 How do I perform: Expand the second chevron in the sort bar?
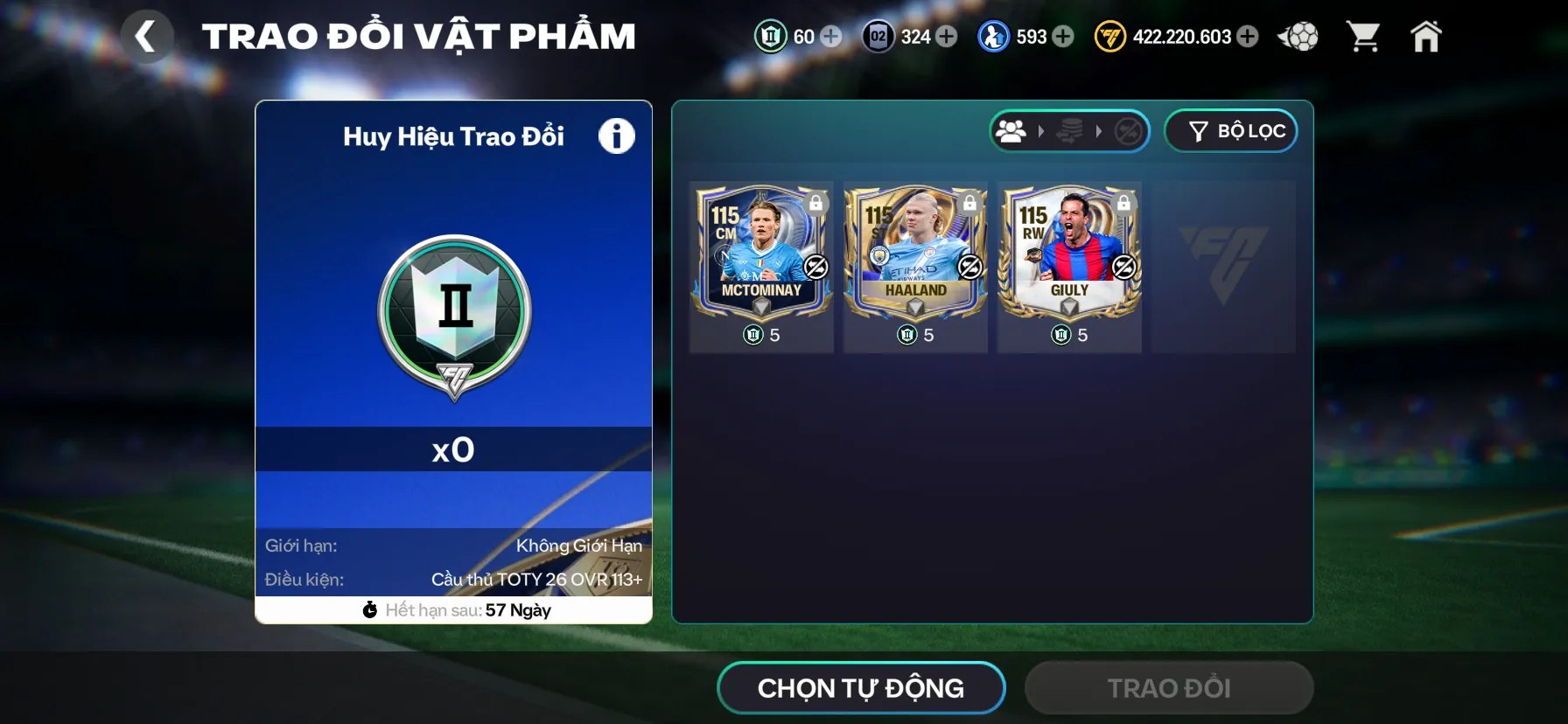tap(1099, 131)
